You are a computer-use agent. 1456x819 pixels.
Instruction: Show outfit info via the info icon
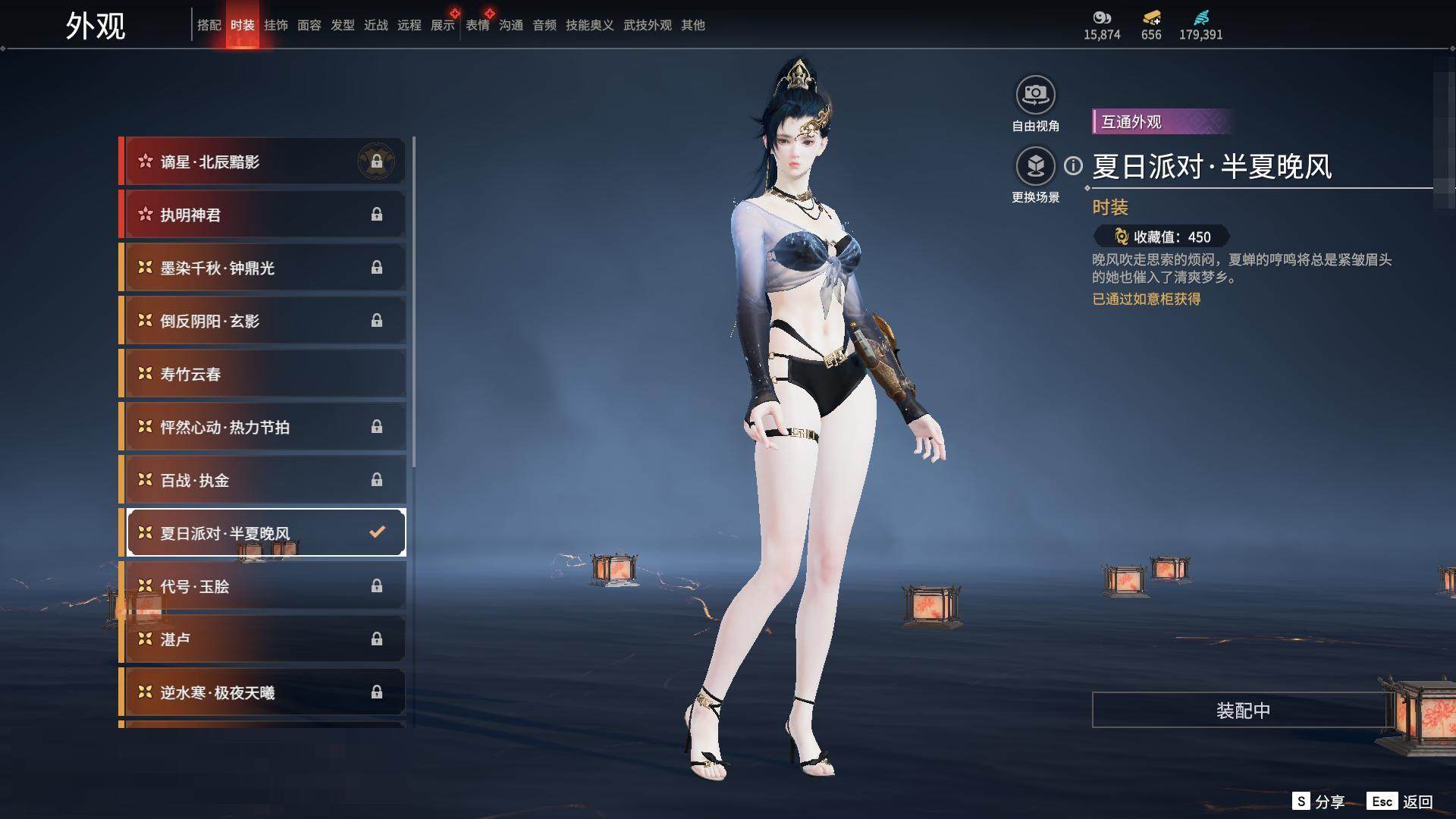pos(1073,165)
